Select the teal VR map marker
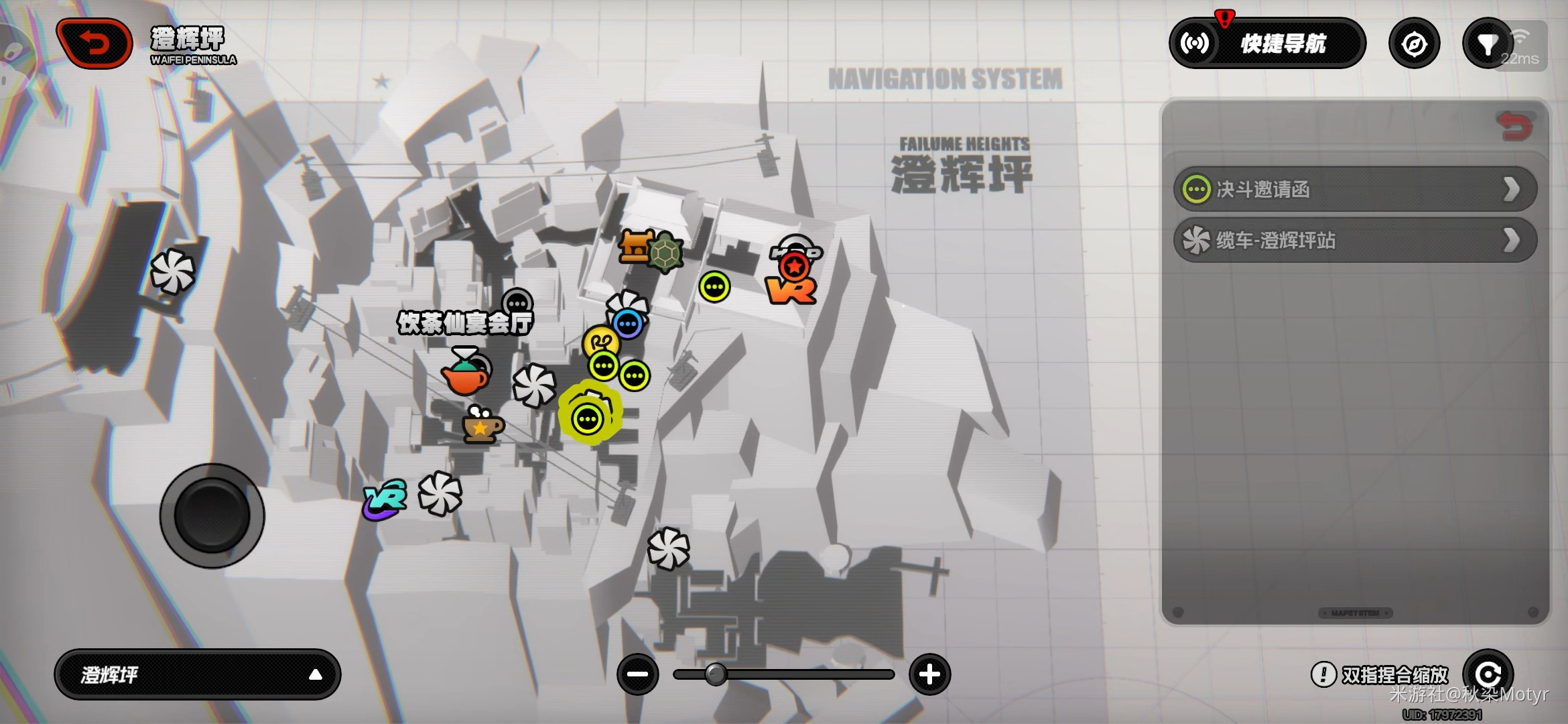This screenshot has height=724, width=1568. (x=385, y=500)
